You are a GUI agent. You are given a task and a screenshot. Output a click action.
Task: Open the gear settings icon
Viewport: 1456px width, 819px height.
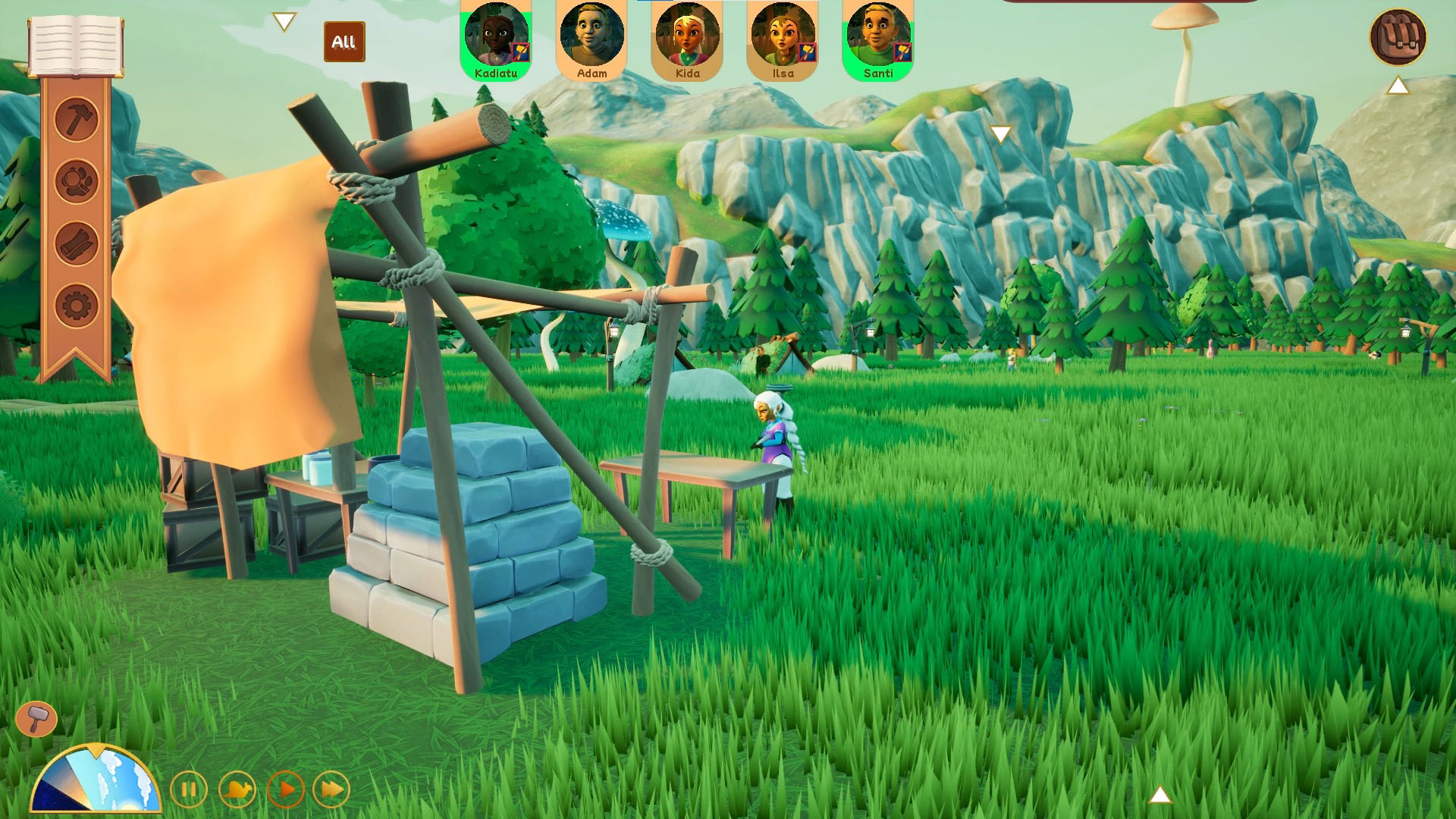tap(77, 306)
